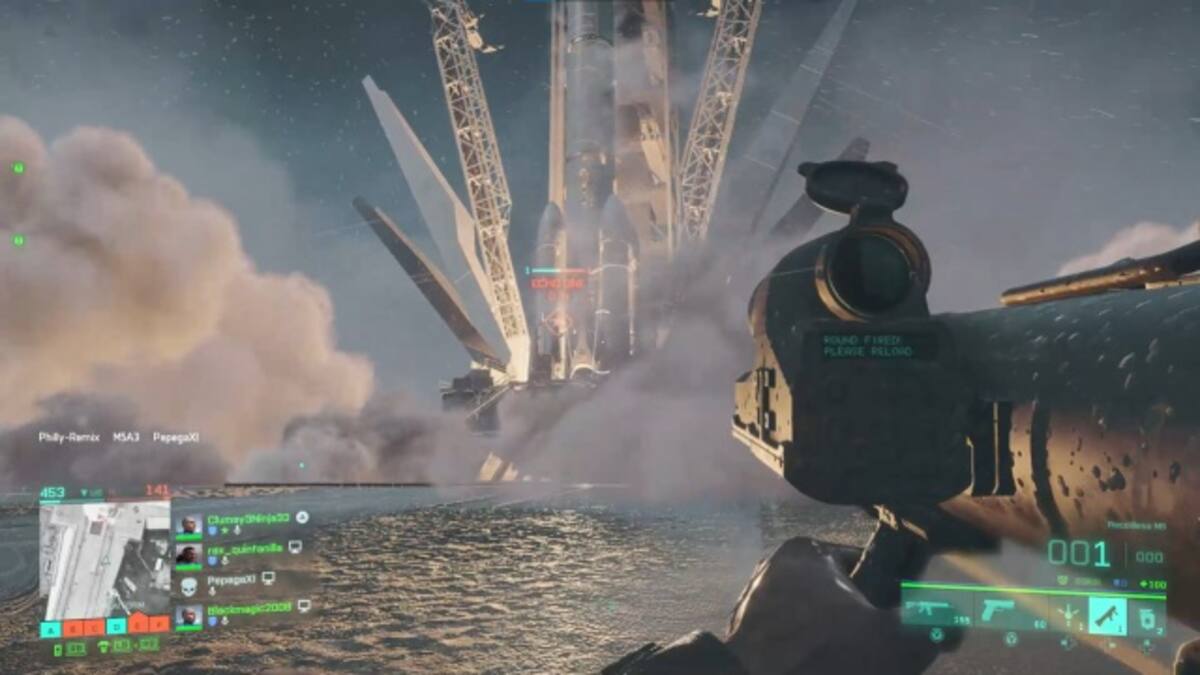Select squad member rex_quinfanilla

236,549
